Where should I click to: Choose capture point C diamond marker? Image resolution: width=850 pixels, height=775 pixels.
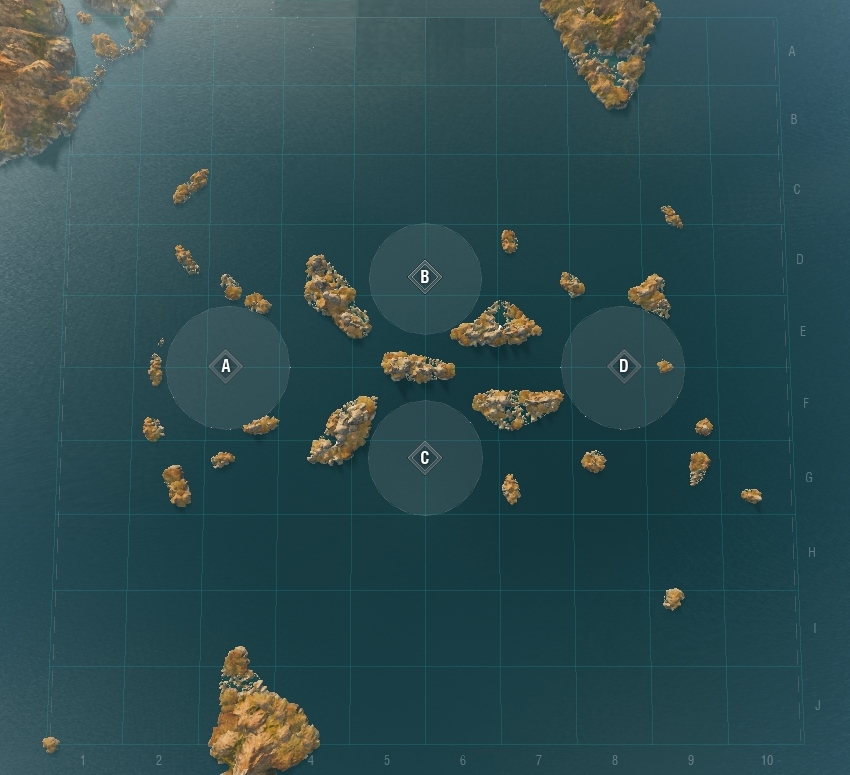coord(425,458)
